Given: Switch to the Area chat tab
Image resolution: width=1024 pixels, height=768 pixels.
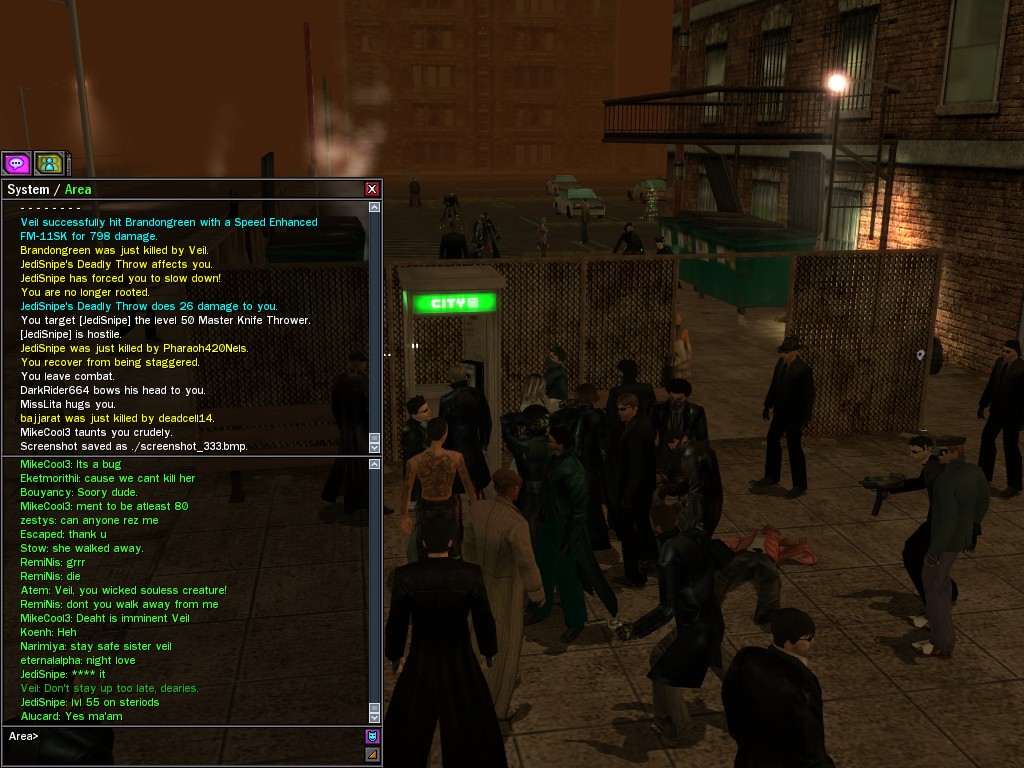Looking at the screenshot, I should point(79,189).
